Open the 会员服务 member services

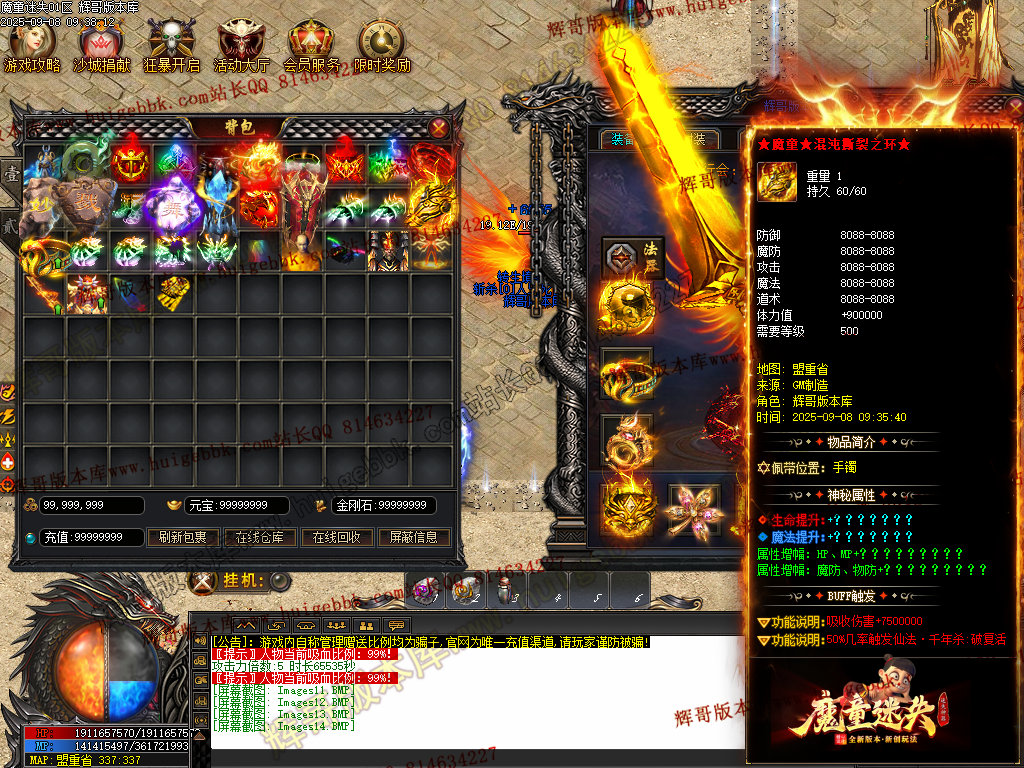pyautogui.click(x=311, y=45)
